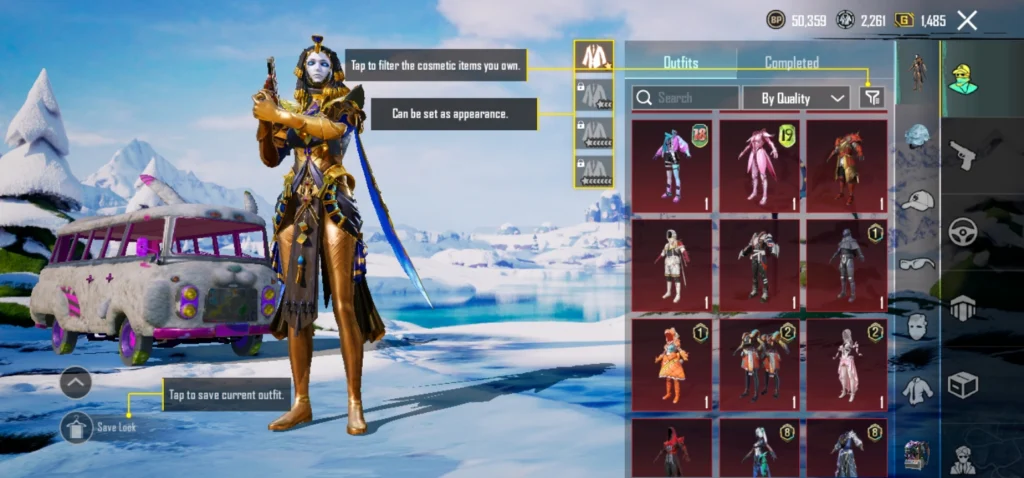Open the crate box section
The image size is (1024, 478).
[x=963, y=385]
